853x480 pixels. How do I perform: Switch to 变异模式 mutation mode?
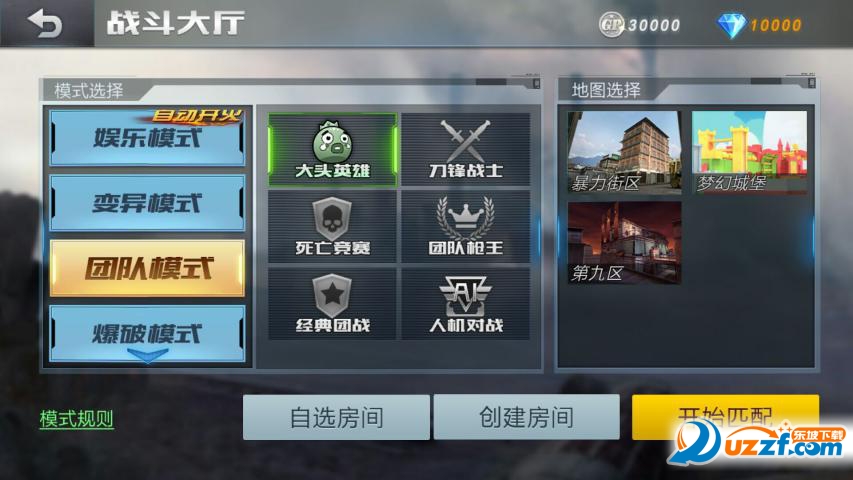point(147,204)
